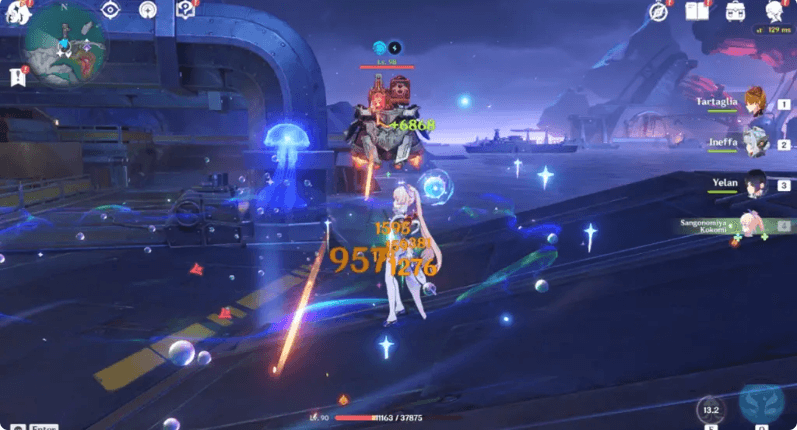
Task: Open the character head icon at top right
Action: [773, 12]
